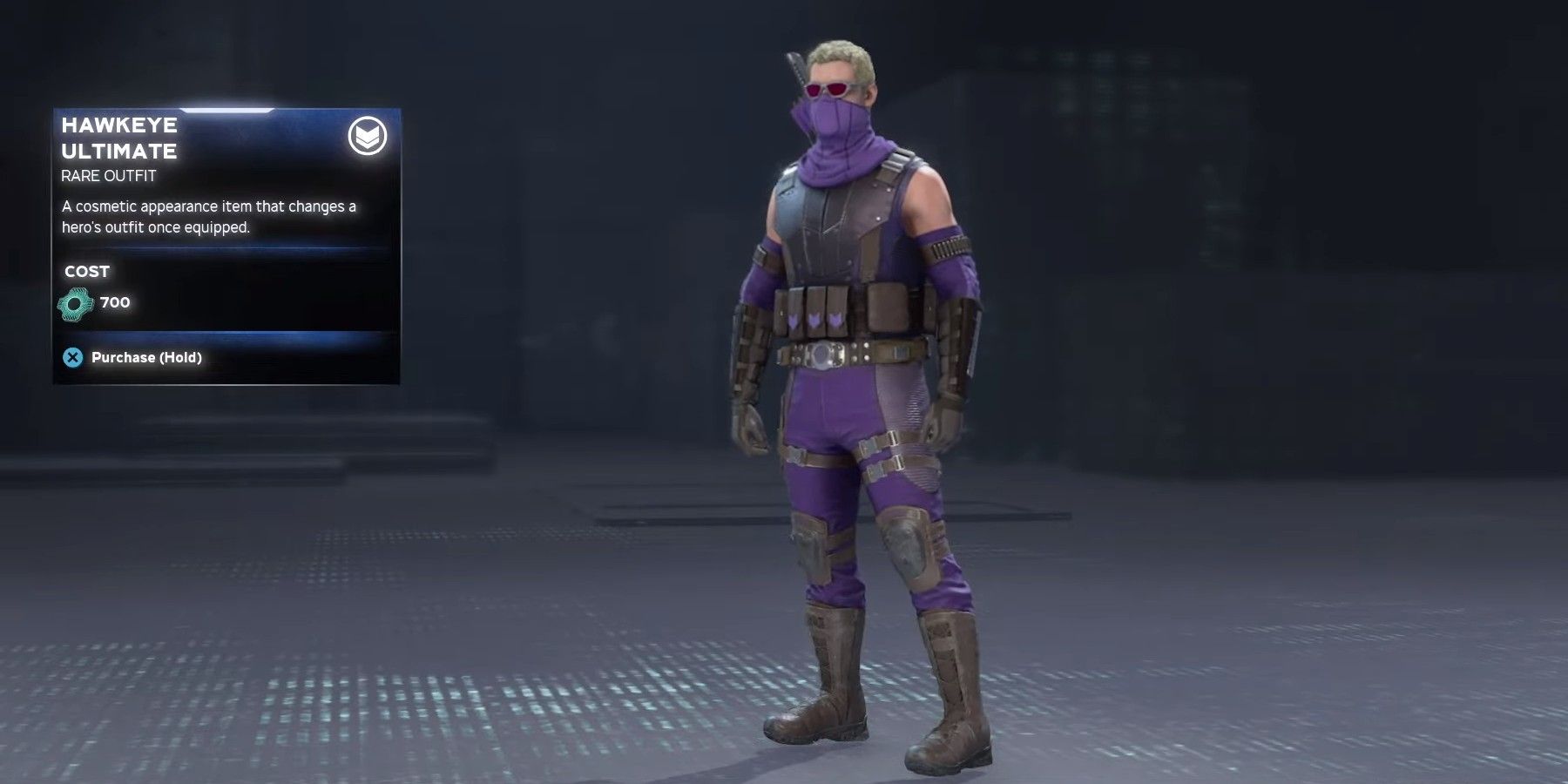The width and height of the screenshot is (1568, 784).
Task: Click the COST section header
Action: (85, 271)
